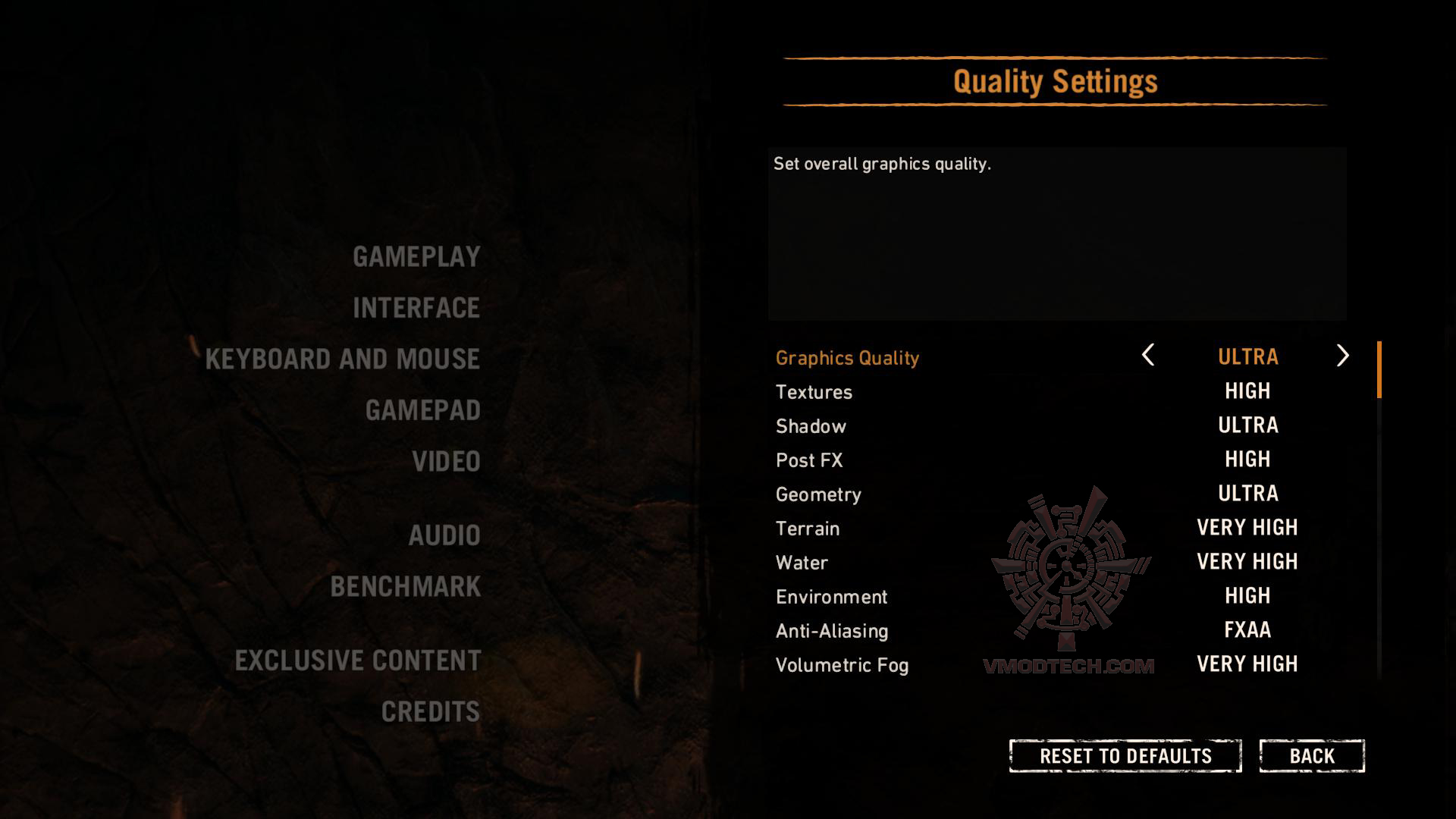Click the left arrow for Graphics Quality
Image resolution: width=1456 pixels, height=819 pixels.
tap(1148, 356)
